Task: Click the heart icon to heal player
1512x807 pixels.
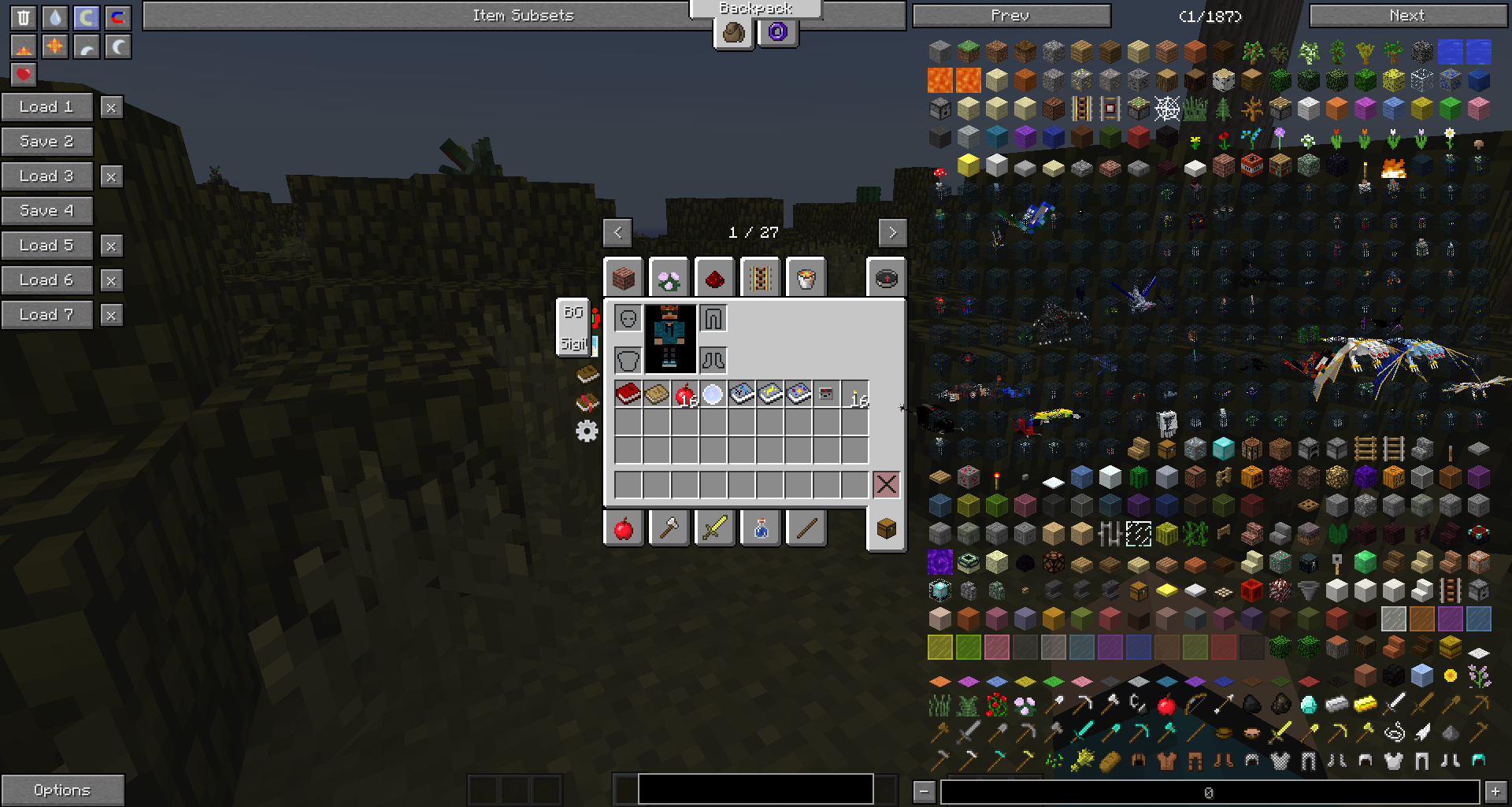Action: (24, 75)
